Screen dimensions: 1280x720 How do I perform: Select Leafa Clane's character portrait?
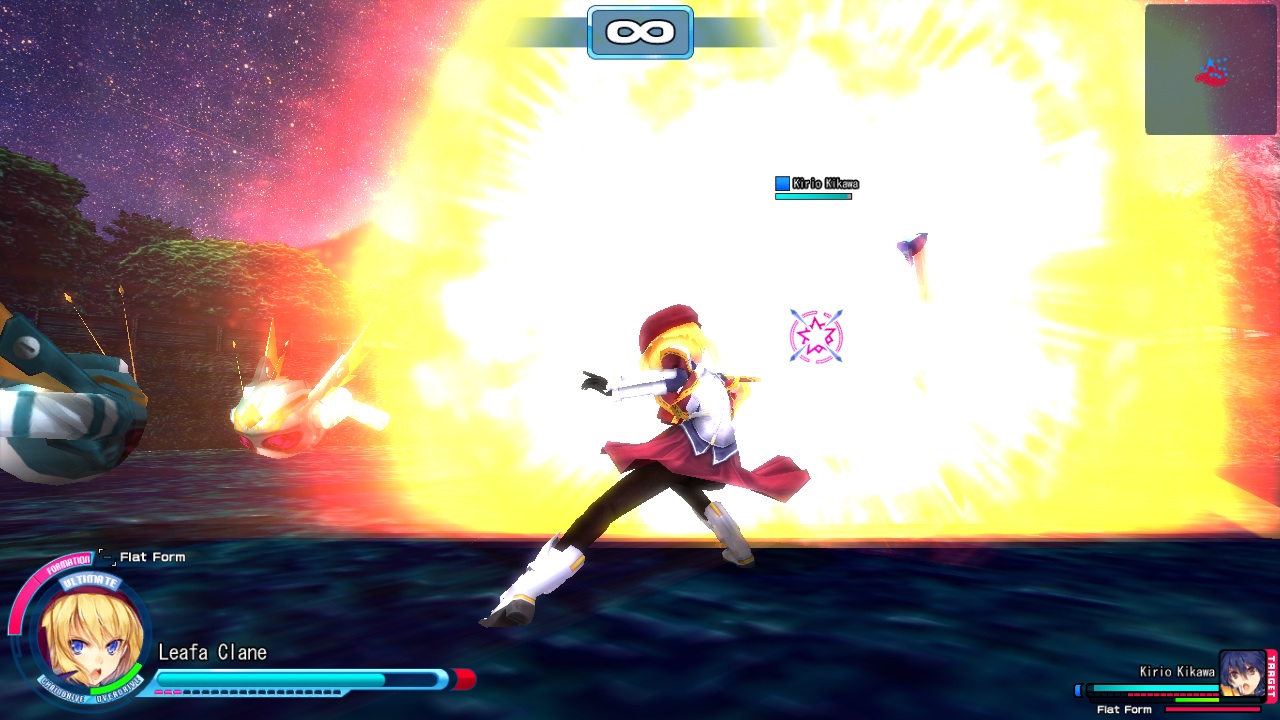pyautogui.click(x=91, y=639)
